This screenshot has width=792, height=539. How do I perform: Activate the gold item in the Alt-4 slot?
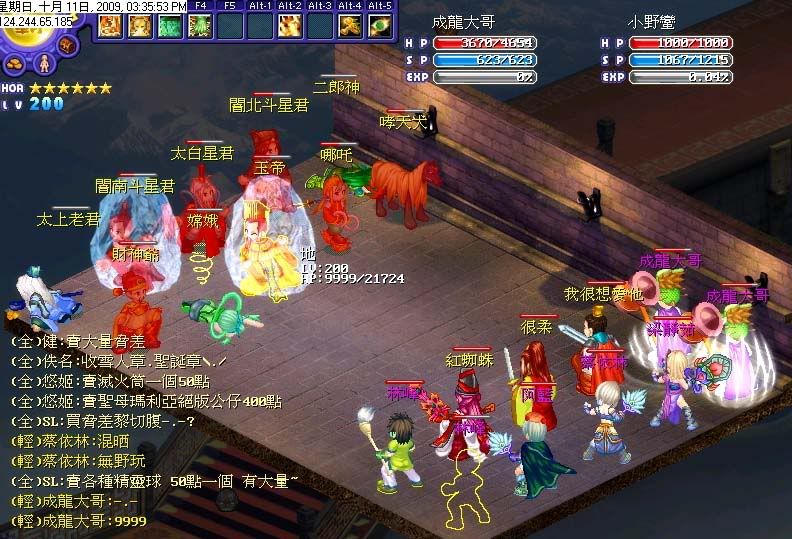350,25
